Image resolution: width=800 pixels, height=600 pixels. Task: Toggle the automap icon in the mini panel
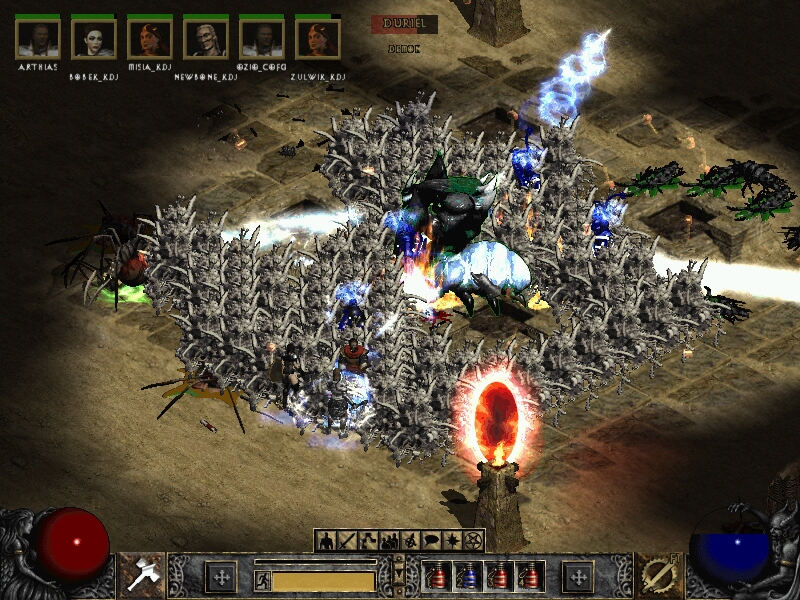[410, 541]
